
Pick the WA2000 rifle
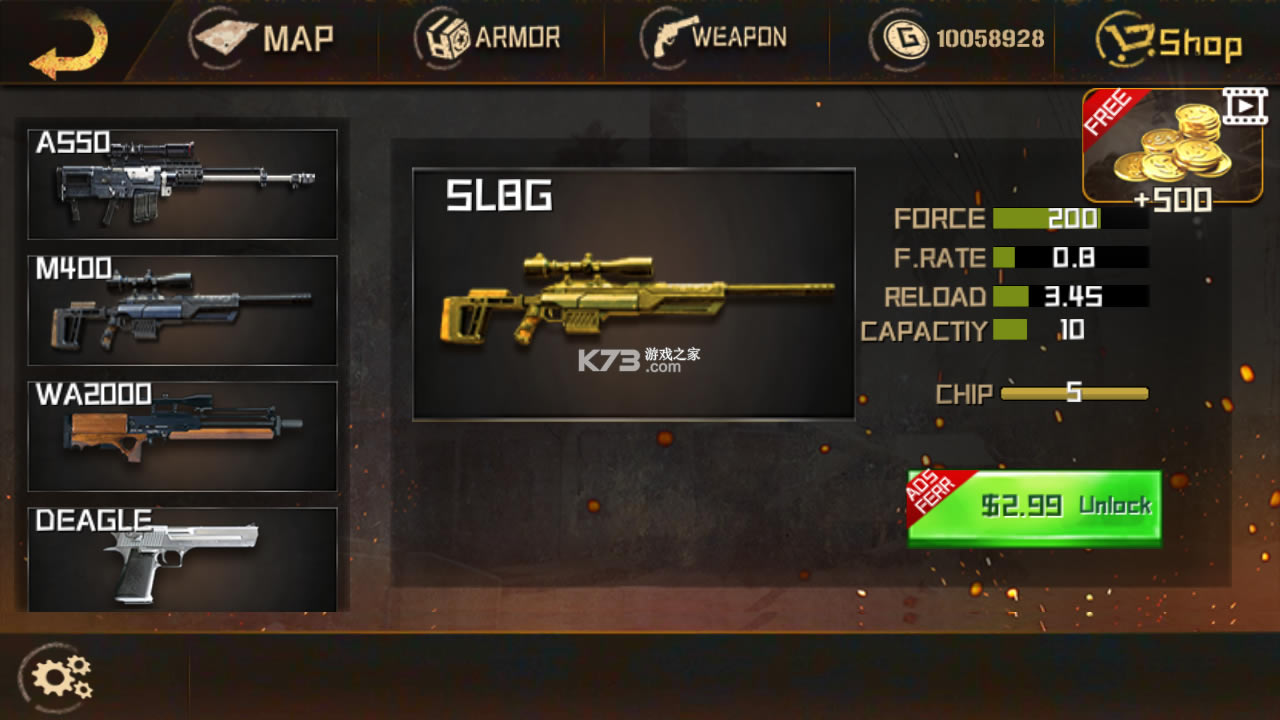(x=182, y=436)
